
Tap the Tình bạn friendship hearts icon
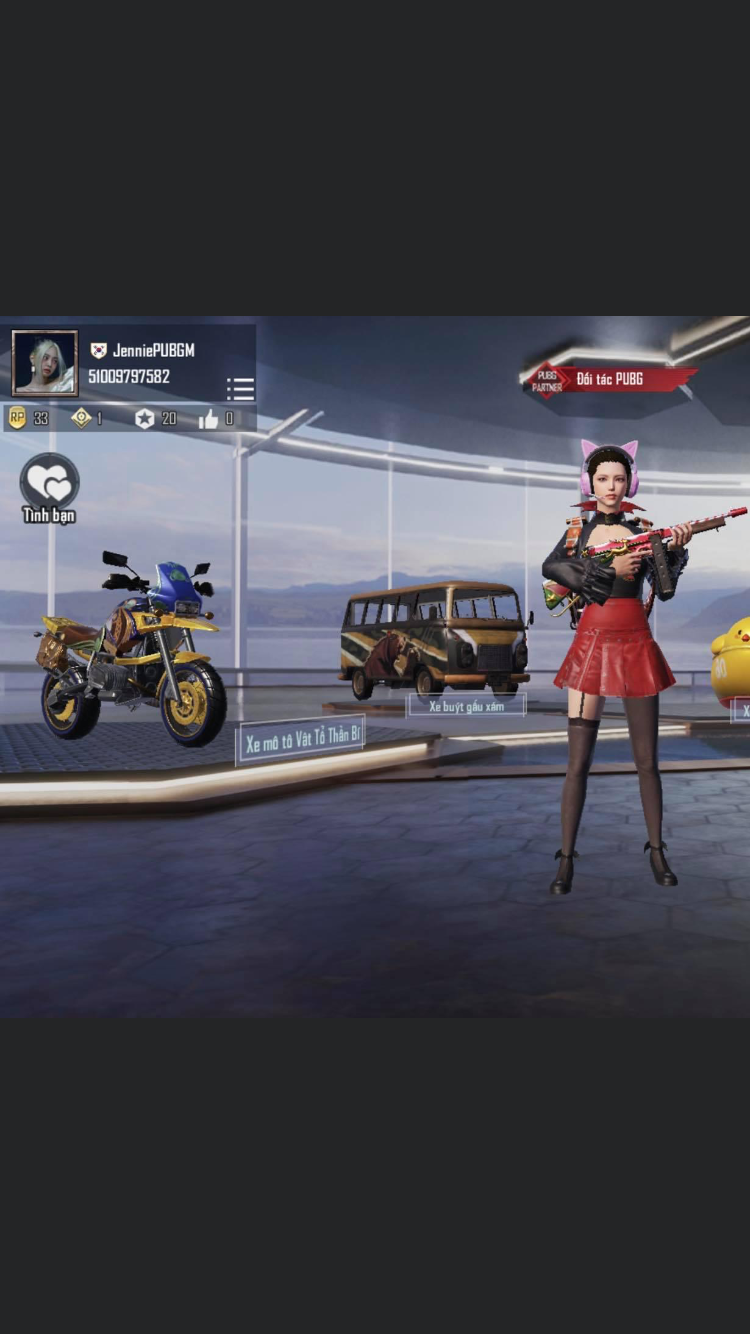49,482
